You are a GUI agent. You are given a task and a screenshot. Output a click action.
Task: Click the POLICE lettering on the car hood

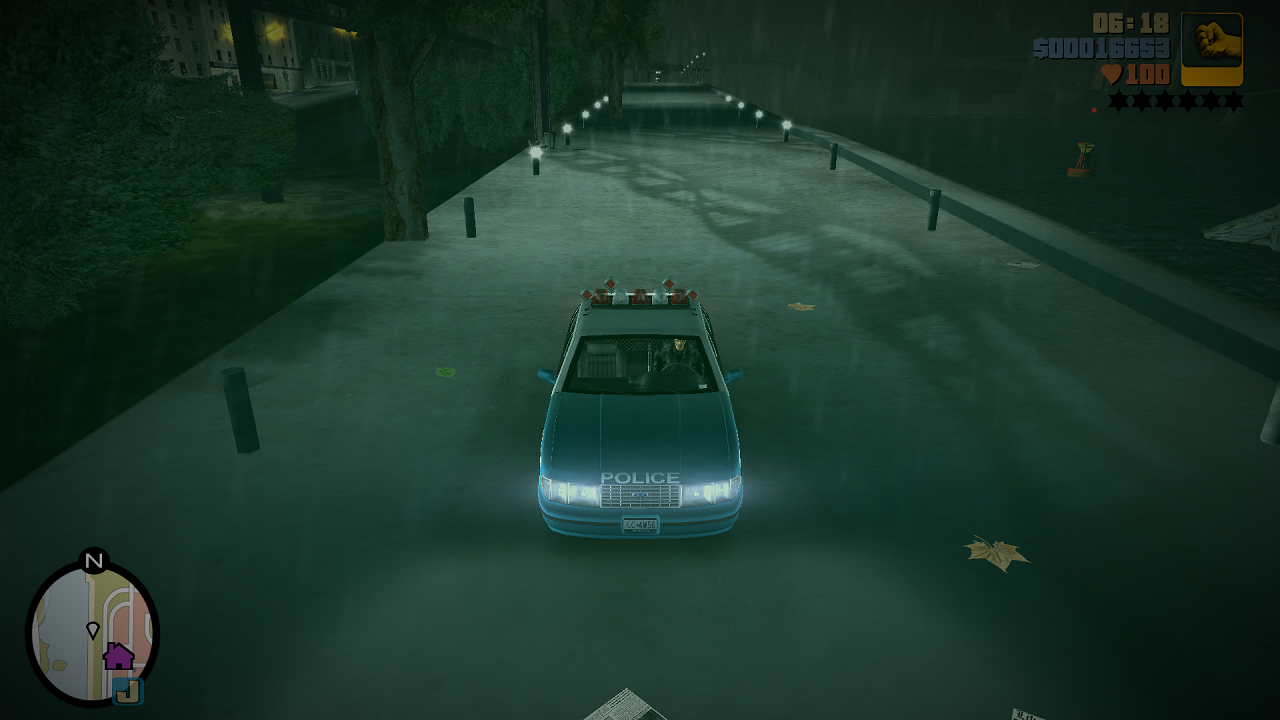(x=641, y=478)
